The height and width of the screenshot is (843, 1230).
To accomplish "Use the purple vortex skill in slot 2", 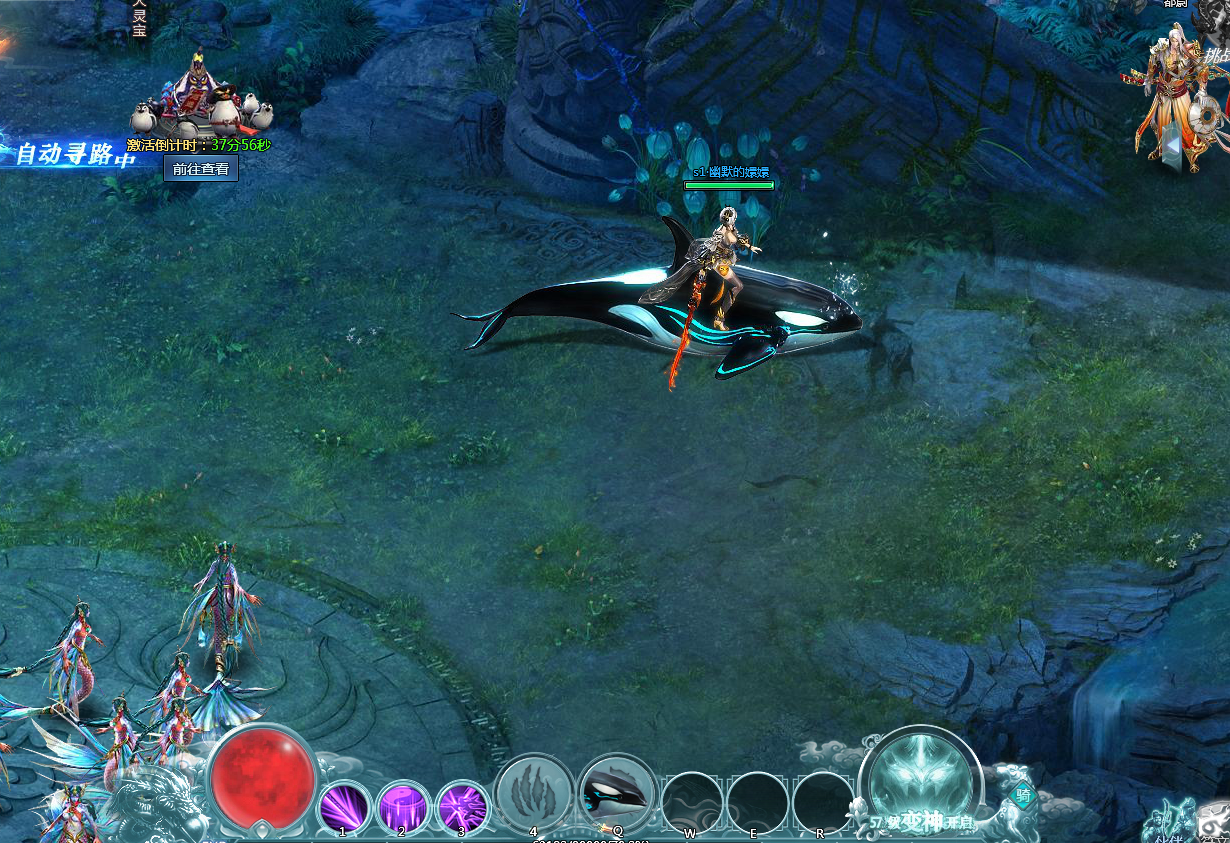I will pos(404,806).
